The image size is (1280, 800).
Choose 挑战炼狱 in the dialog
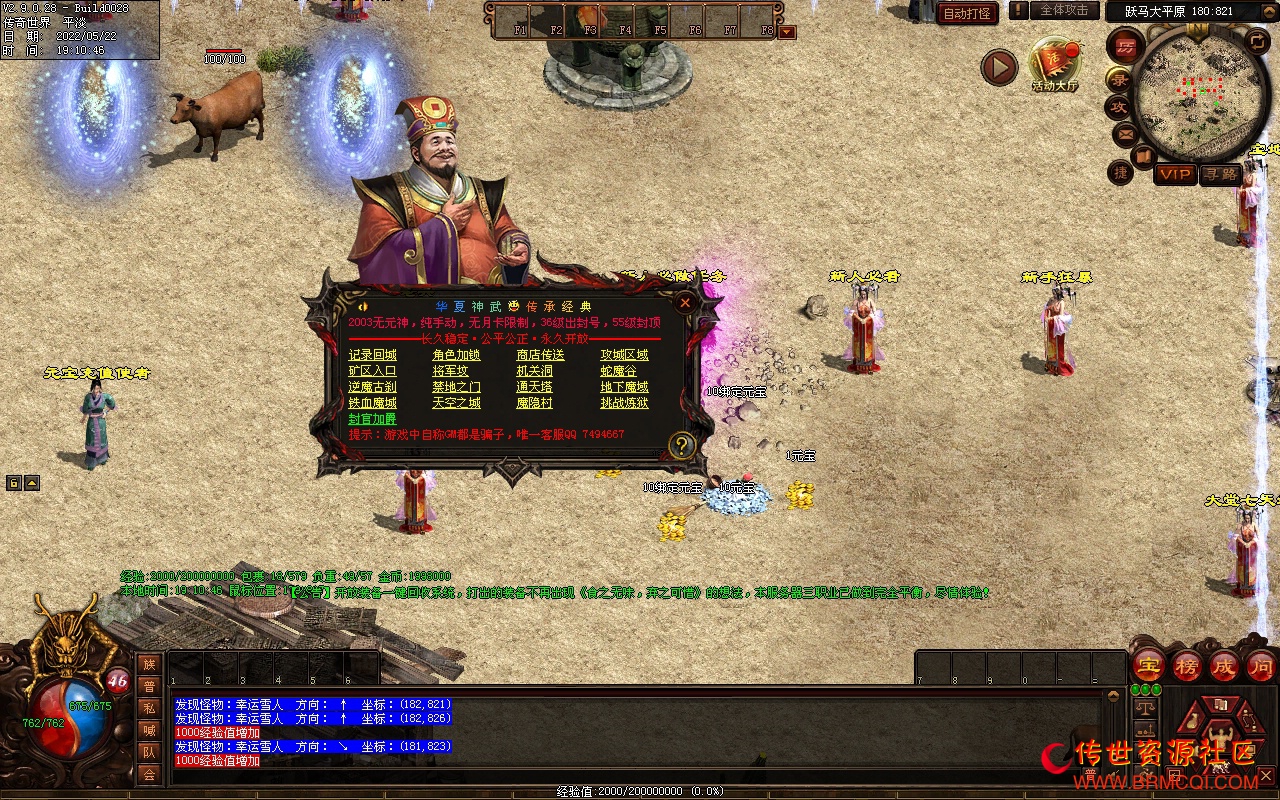point(624,403)
